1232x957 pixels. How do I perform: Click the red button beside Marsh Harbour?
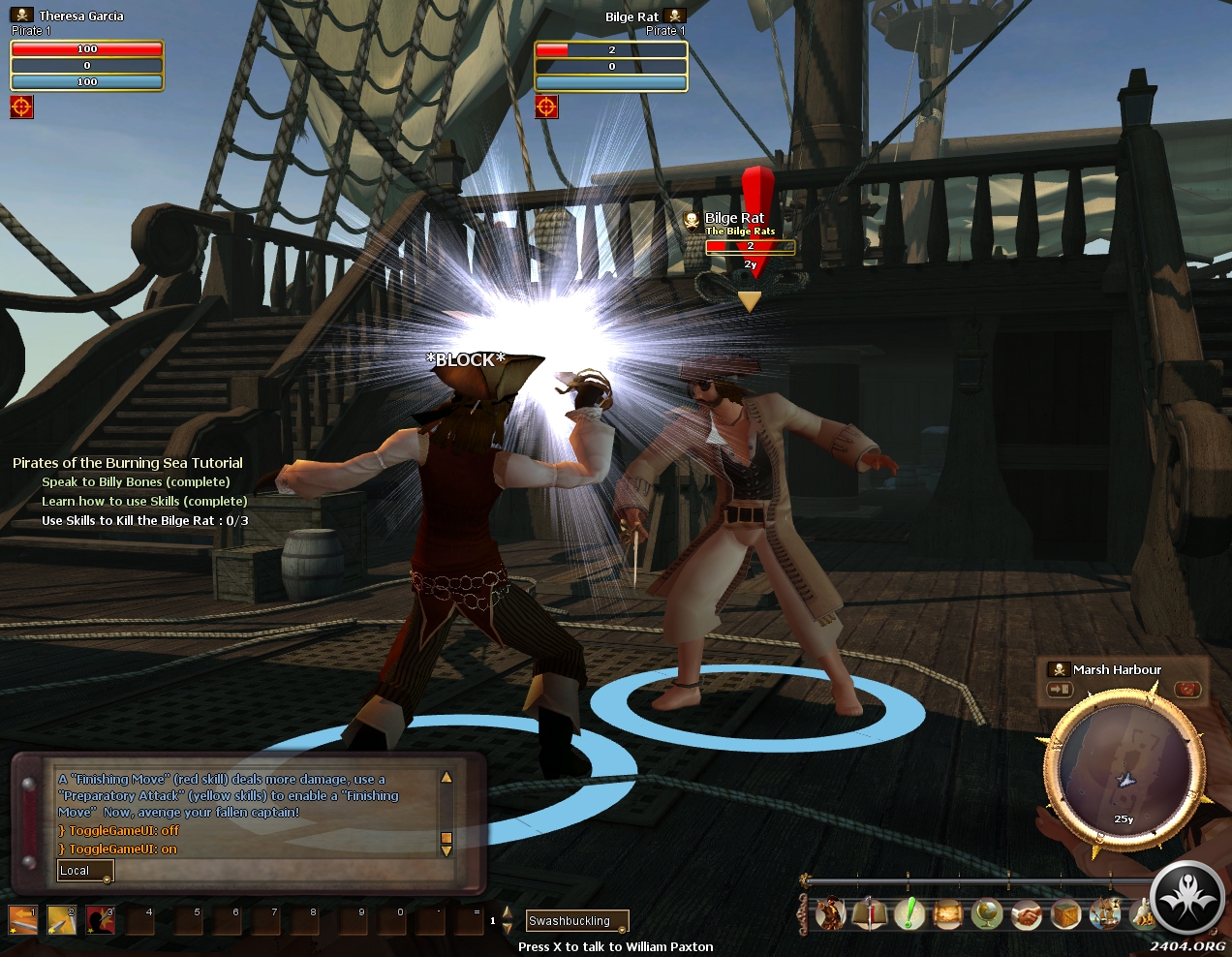point(1187,690)
